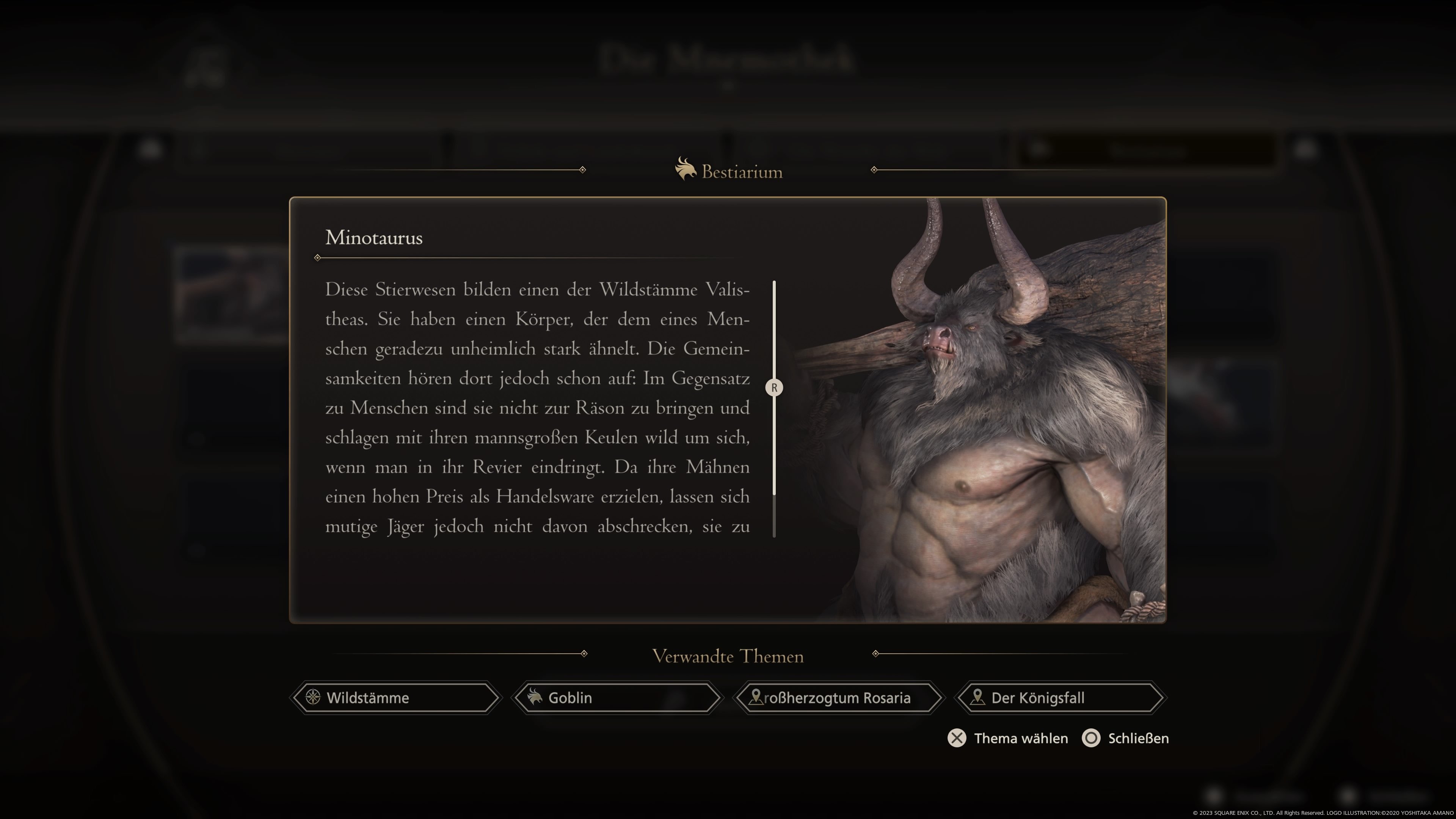
Task: Click Schließen to close the entry
Action: click(1125, 738)
